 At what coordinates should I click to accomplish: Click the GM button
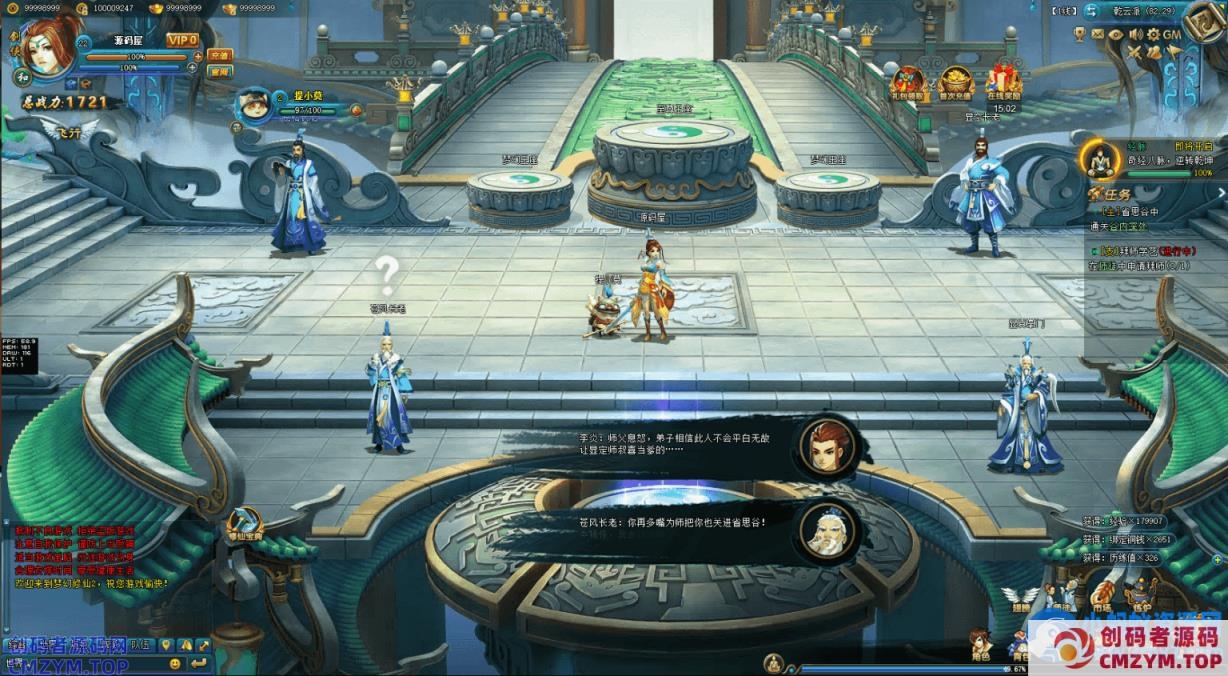click(1172, 34)
